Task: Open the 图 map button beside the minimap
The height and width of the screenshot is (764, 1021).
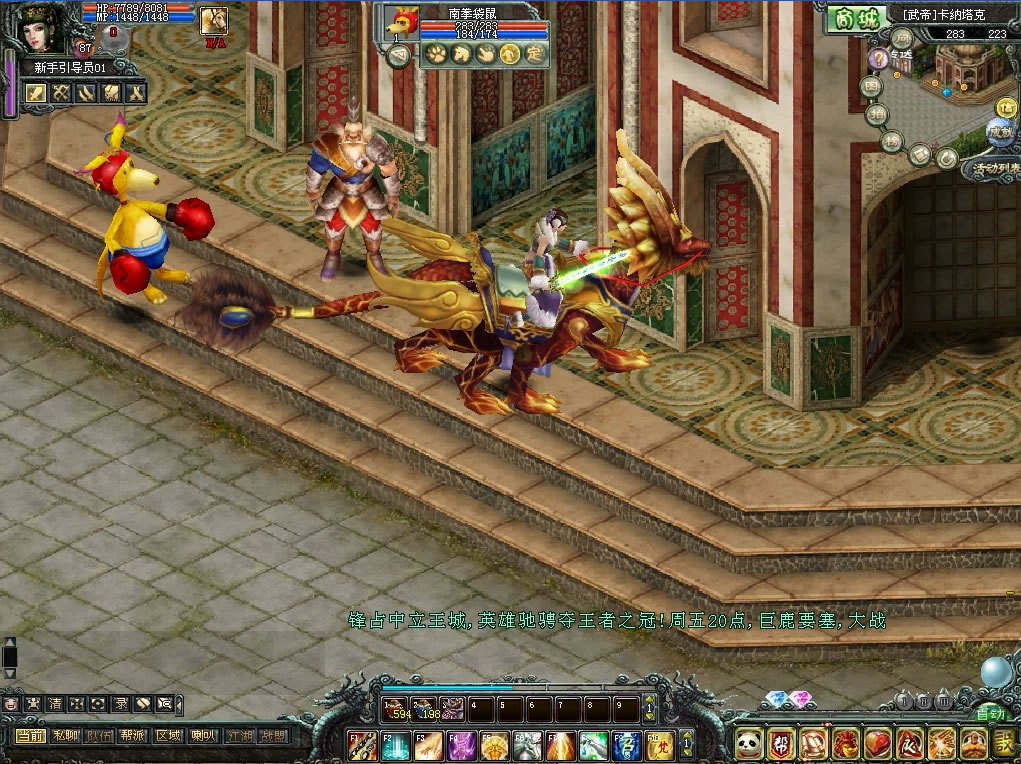Action: click(872, 87)
